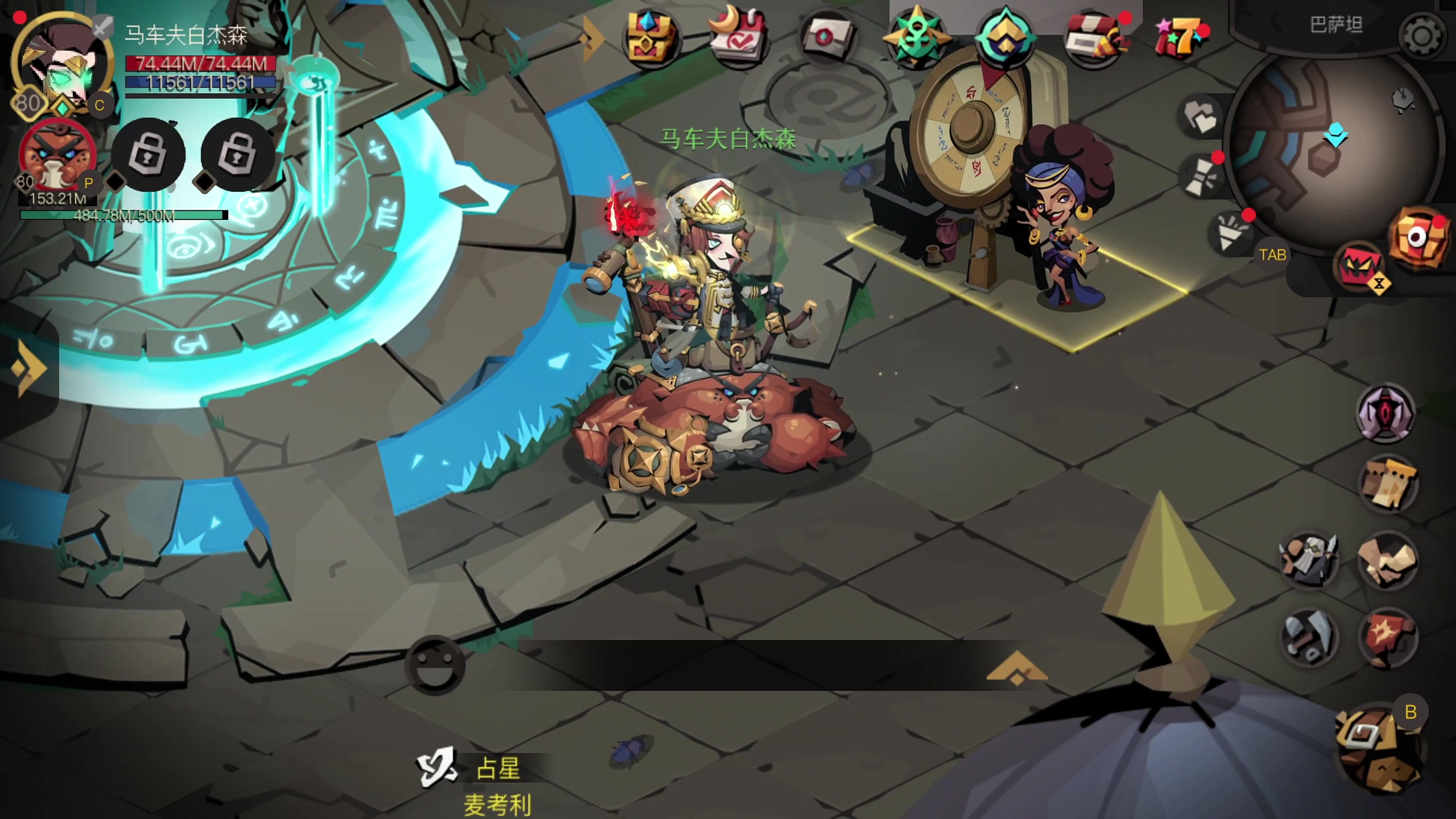Open the daily check-in calendar

pos(738,37)
